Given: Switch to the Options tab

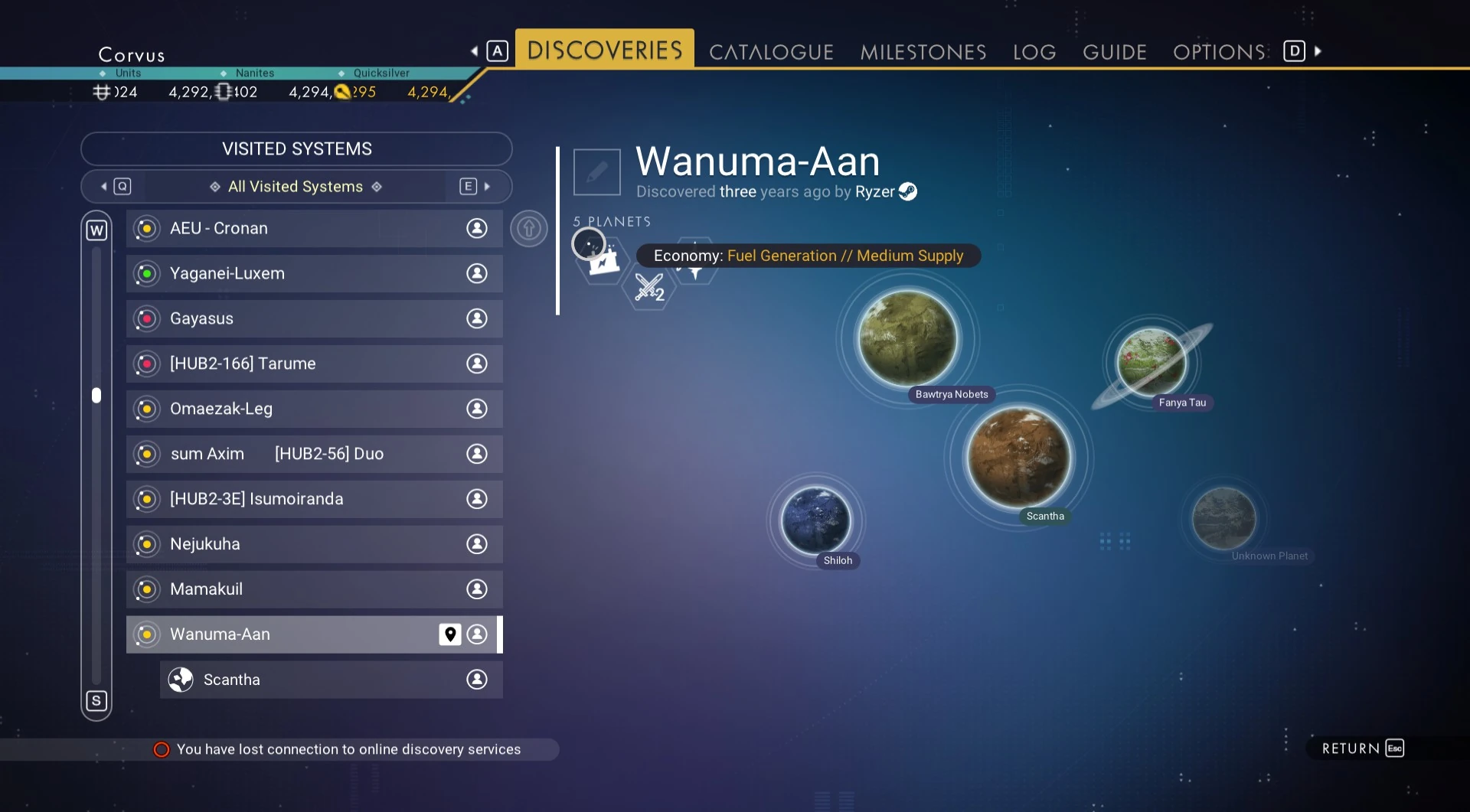Looking at the screenshot, I should tap(1219, 52).
